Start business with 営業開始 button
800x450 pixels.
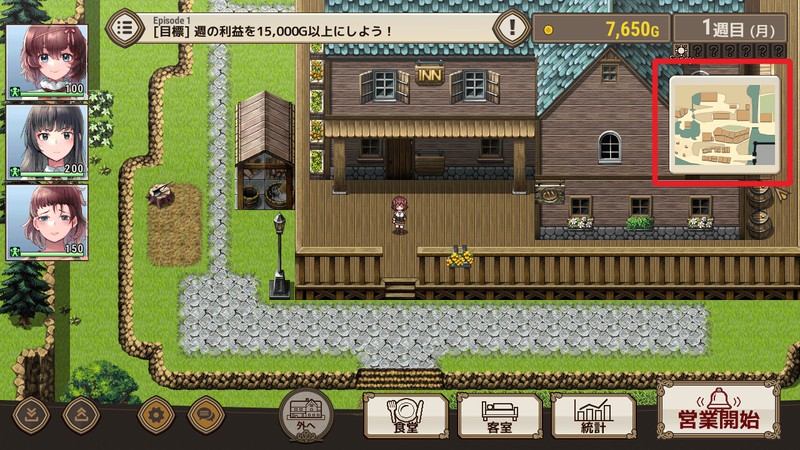[719, 412]
